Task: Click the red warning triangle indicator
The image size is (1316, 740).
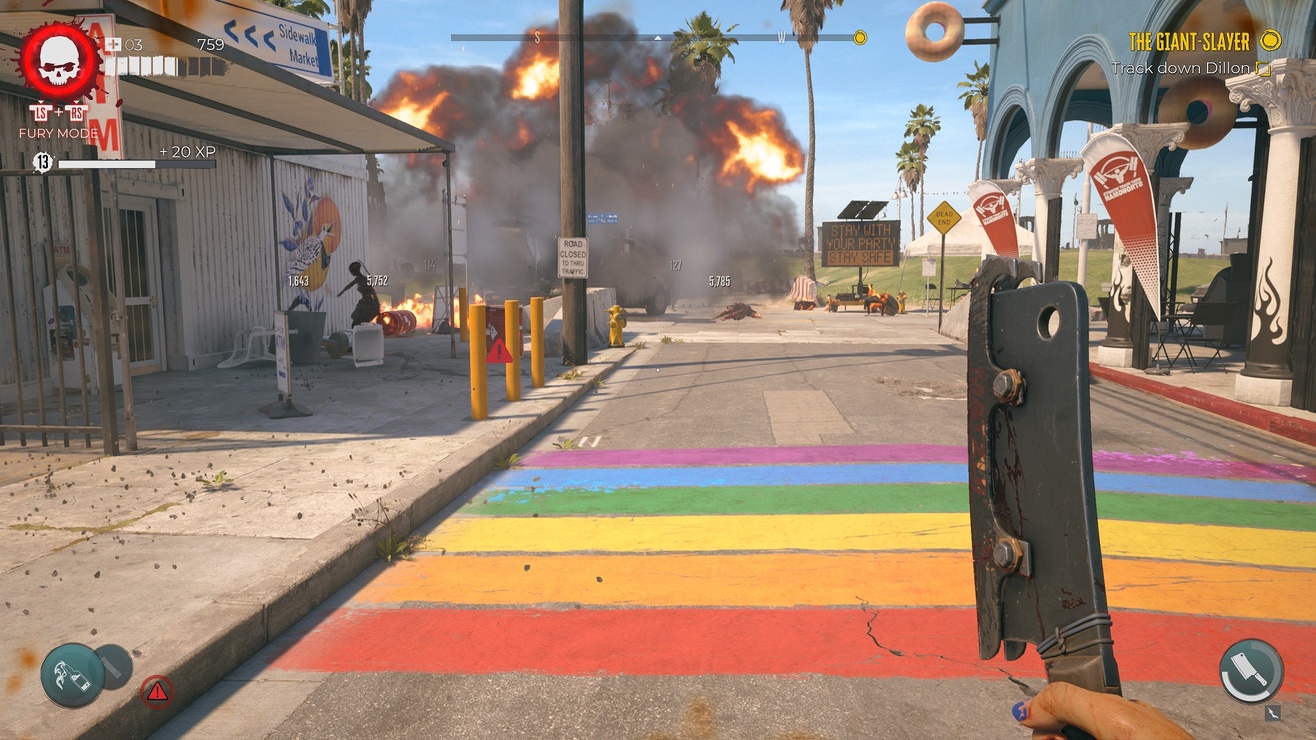Action: click(x=156, y=690)
